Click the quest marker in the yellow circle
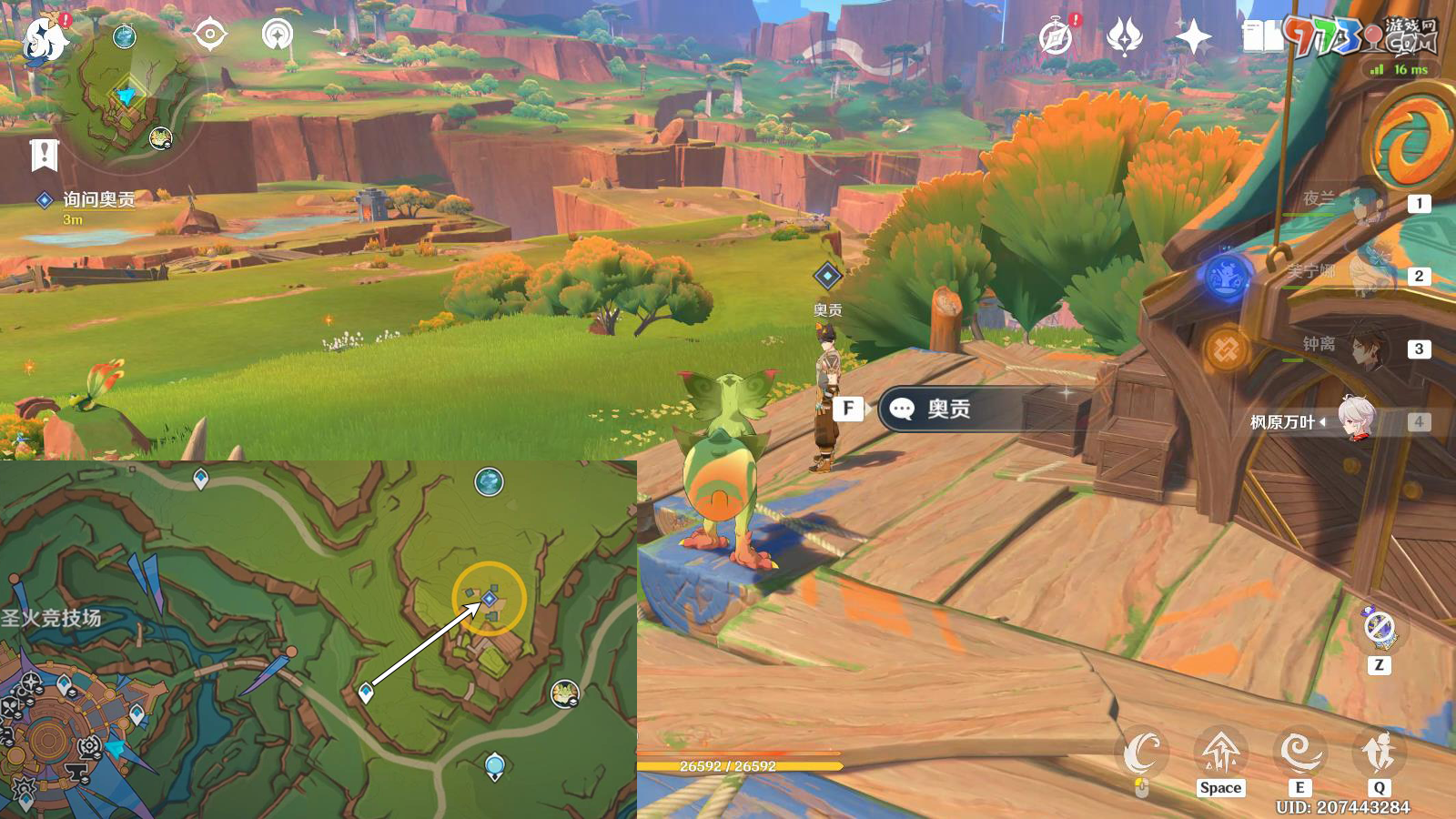This screenshot has width=1456, height=819. click(490, 598)
